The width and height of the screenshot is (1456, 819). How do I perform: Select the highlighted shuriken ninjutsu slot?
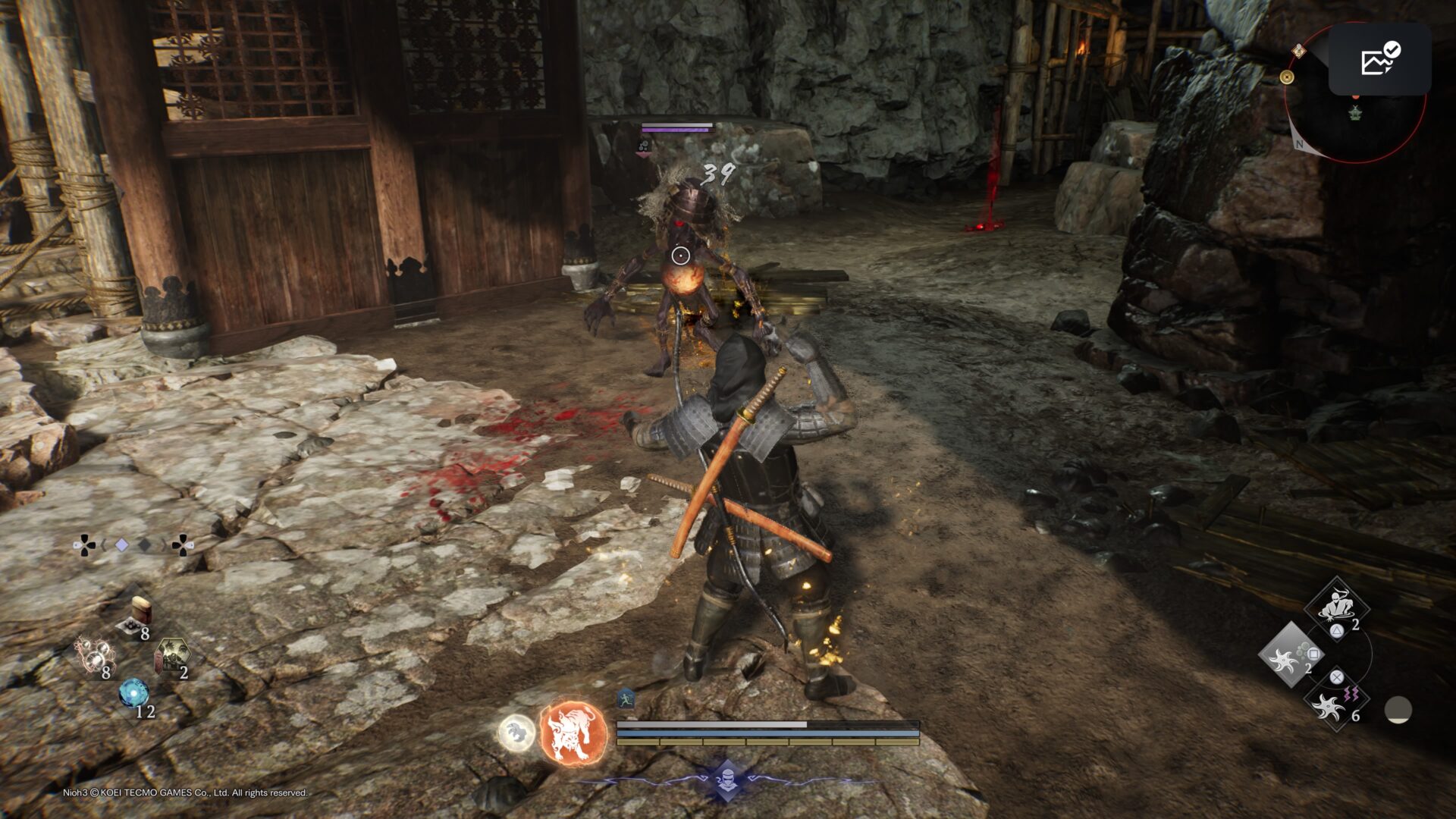1288,655
